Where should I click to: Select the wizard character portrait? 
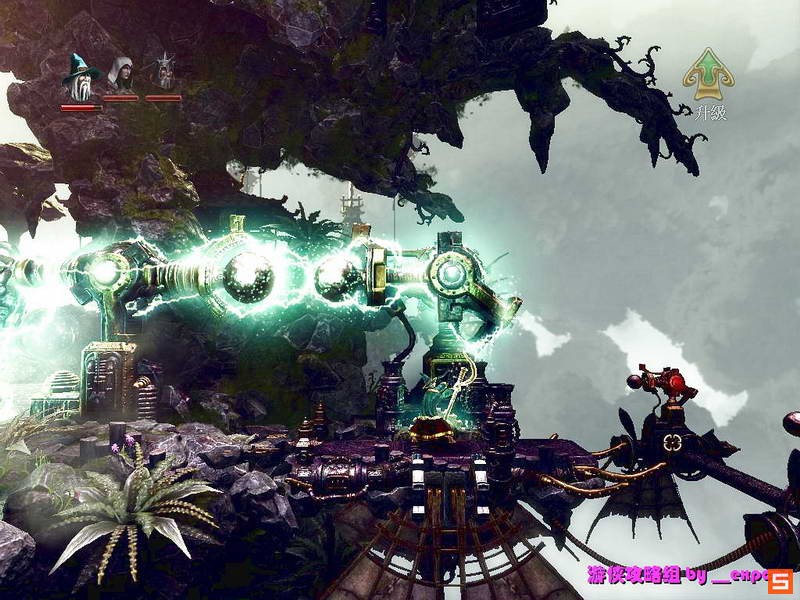(79, 75)
